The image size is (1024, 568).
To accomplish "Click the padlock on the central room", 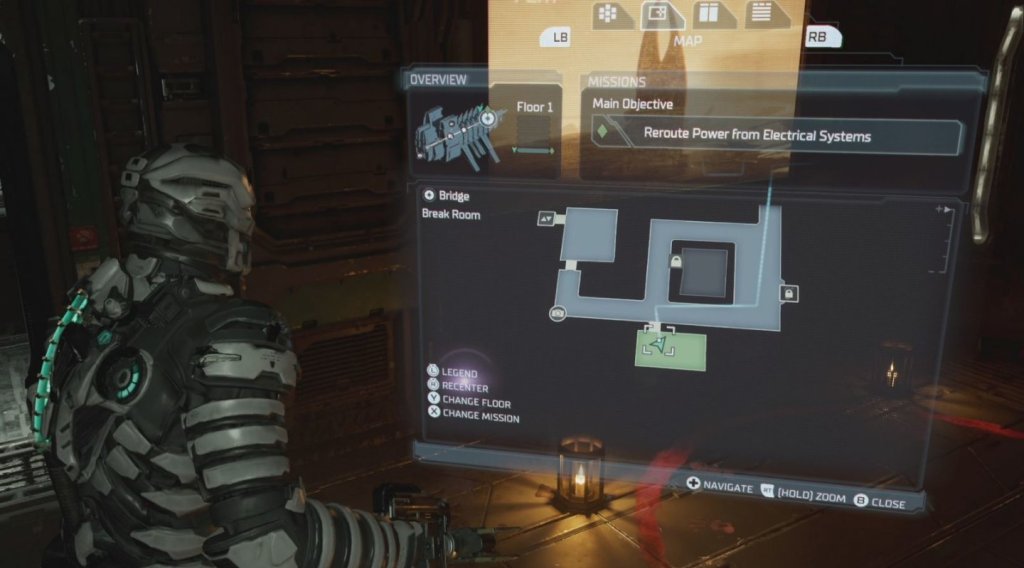I will click(676, 261).
